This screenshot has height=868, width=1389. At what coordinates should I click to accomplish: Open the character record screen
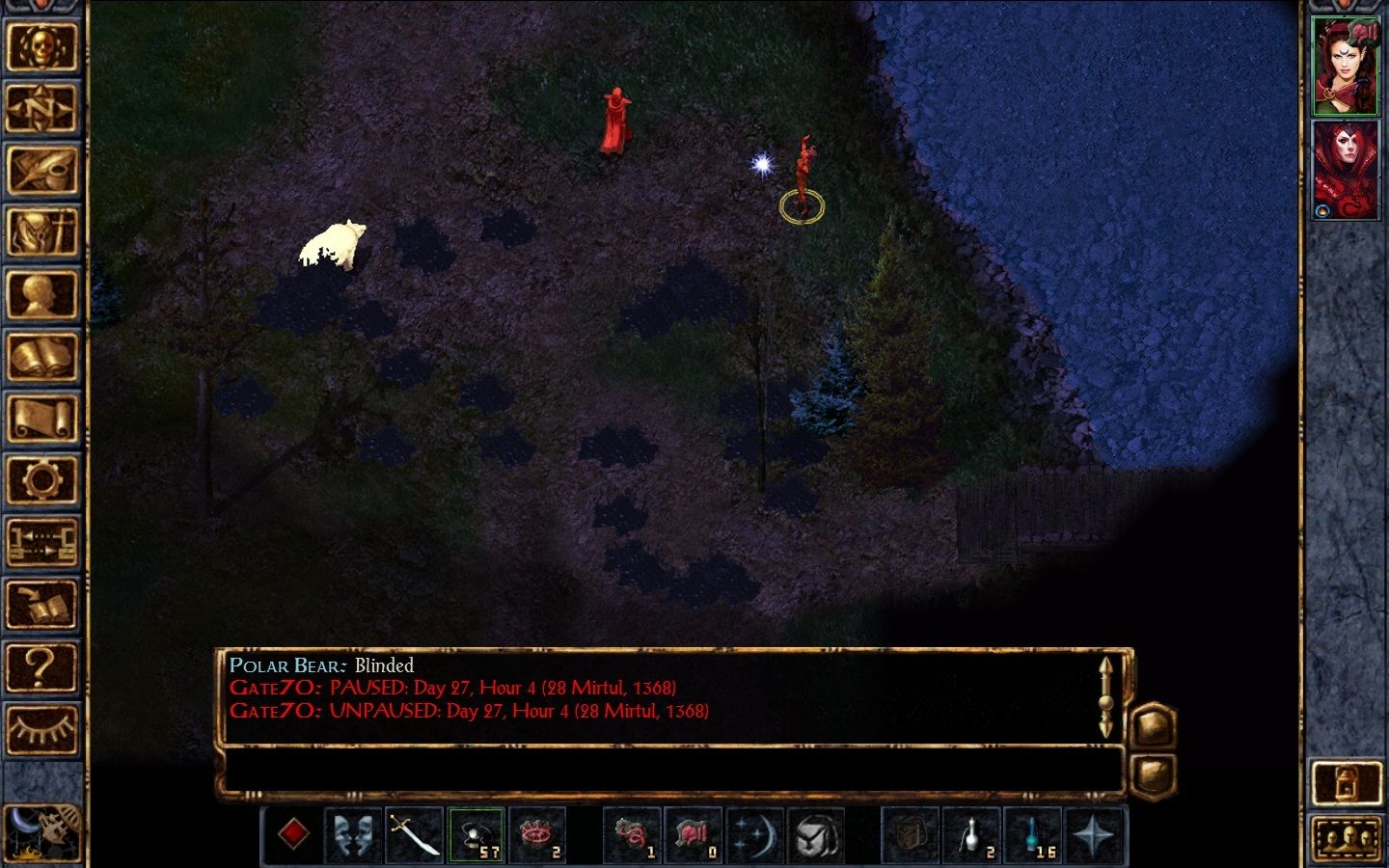click(43, 293)
